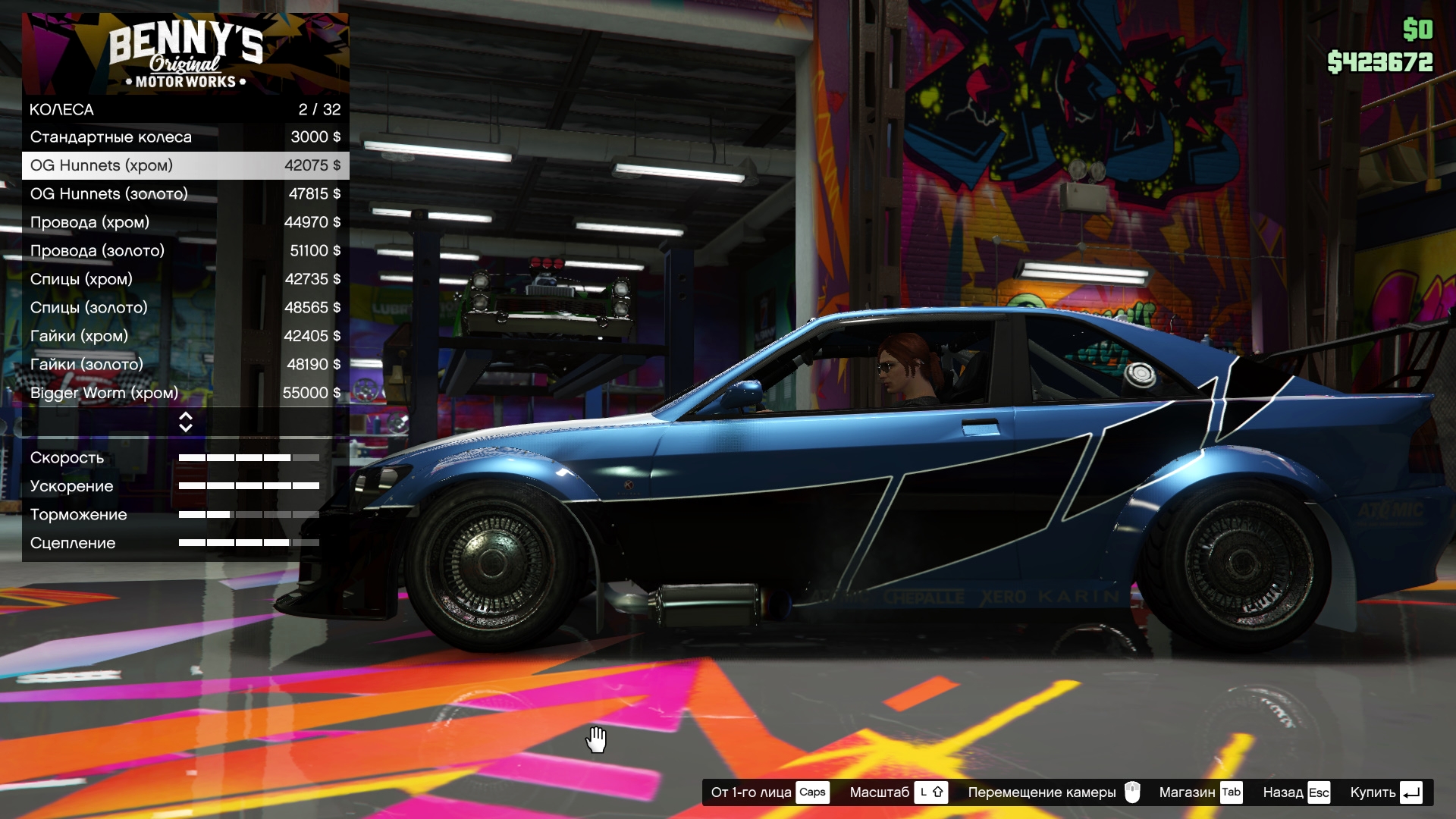Choose Провода (золото) for 51100 $
The width and height of the screenshot is (1456, 819).
185,251
